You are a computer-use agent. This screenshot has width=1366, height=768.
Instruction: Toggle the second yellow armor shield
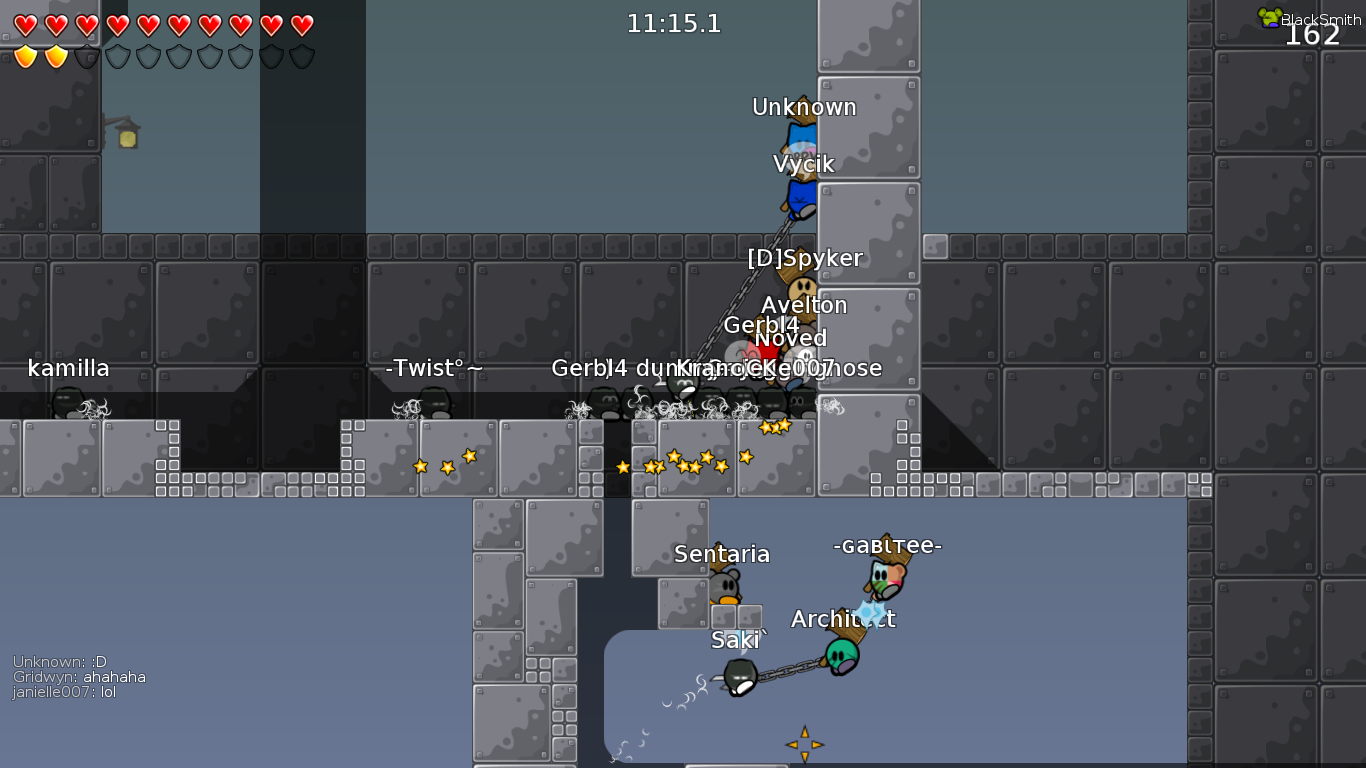pyautogui.click(x=57, y=57)
